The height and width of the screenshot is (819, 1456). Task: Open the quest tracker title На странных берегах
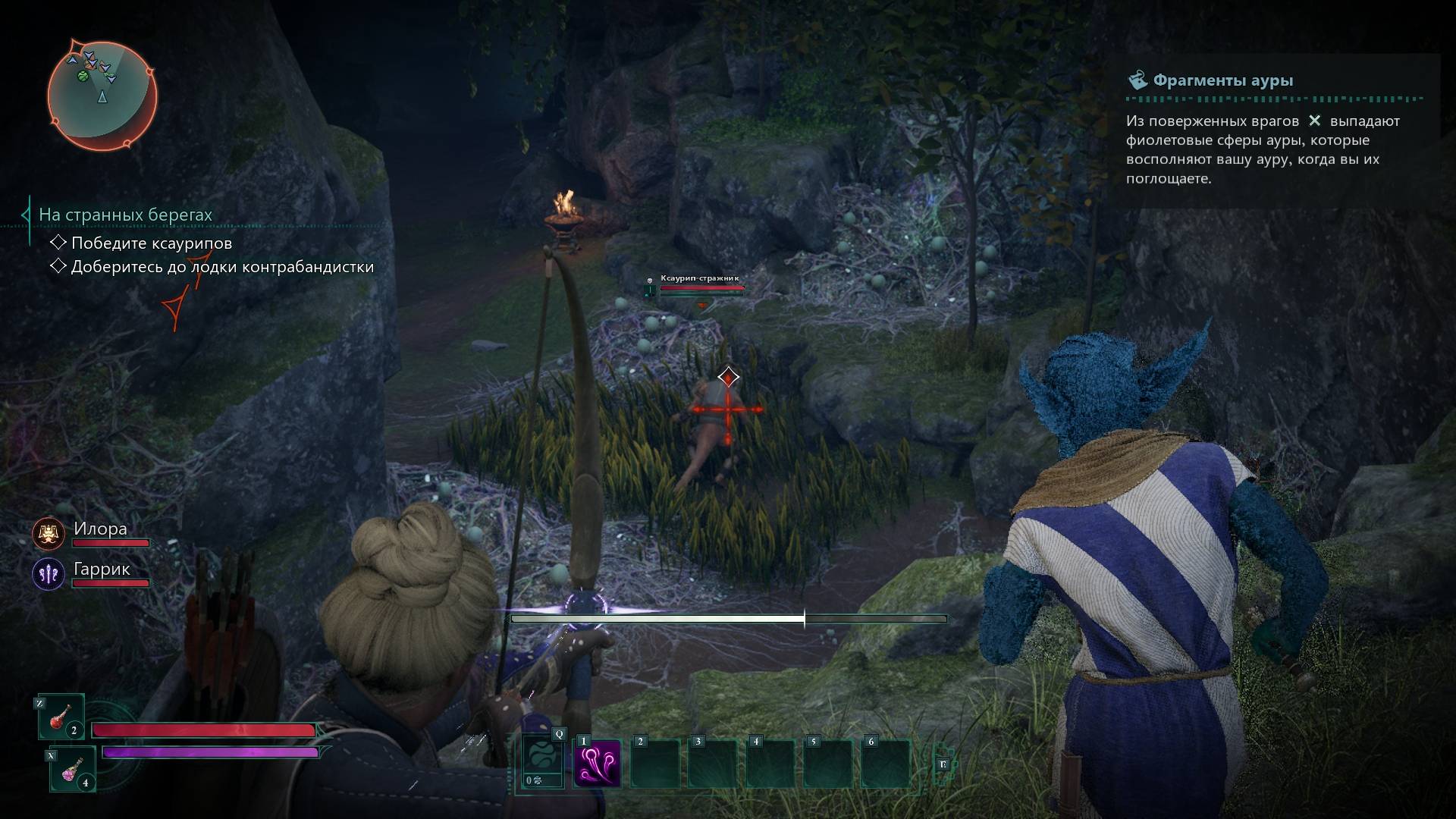point(125,215)
